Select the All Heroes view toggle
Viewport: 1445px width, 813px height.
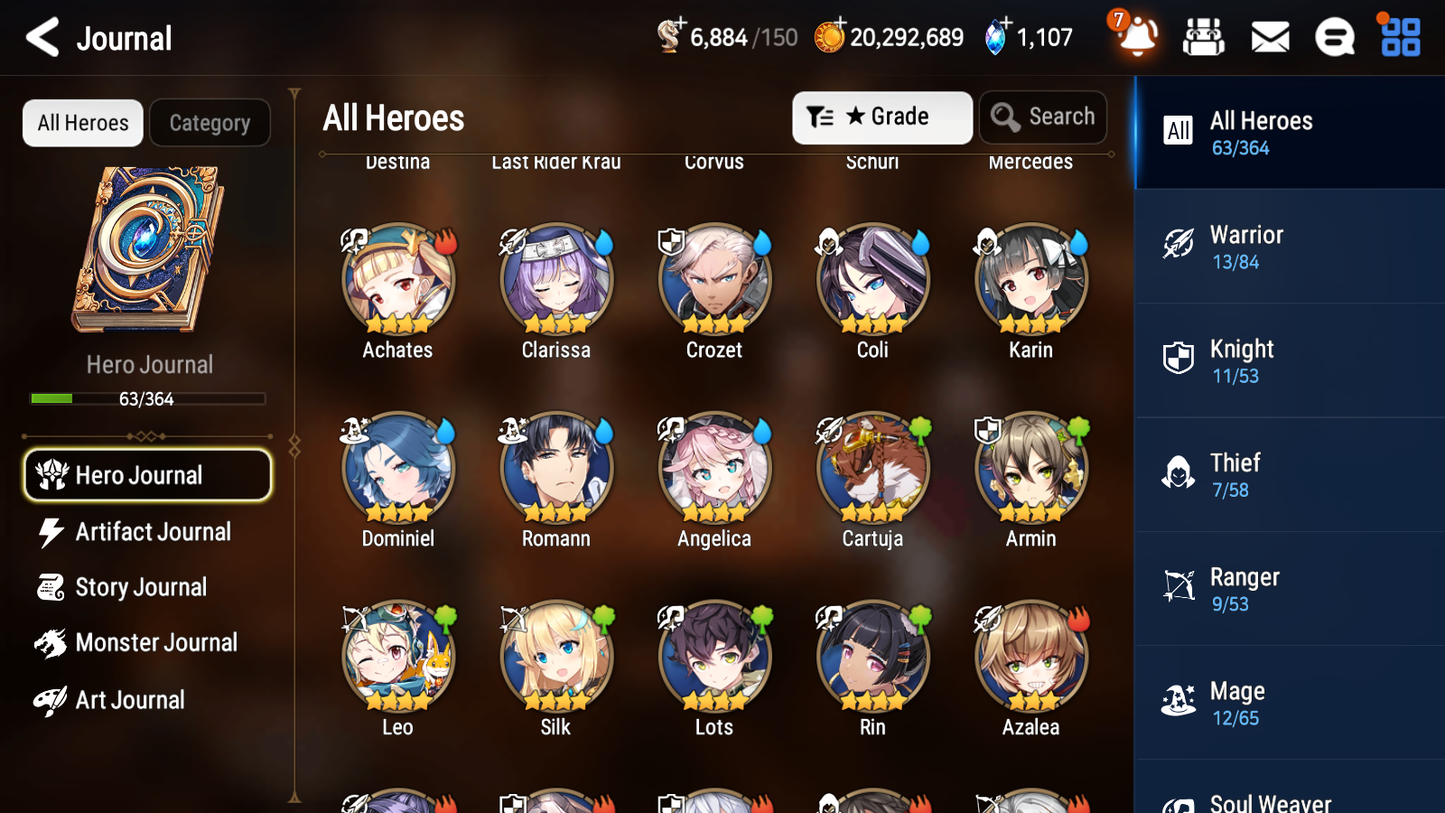(82, 122)
